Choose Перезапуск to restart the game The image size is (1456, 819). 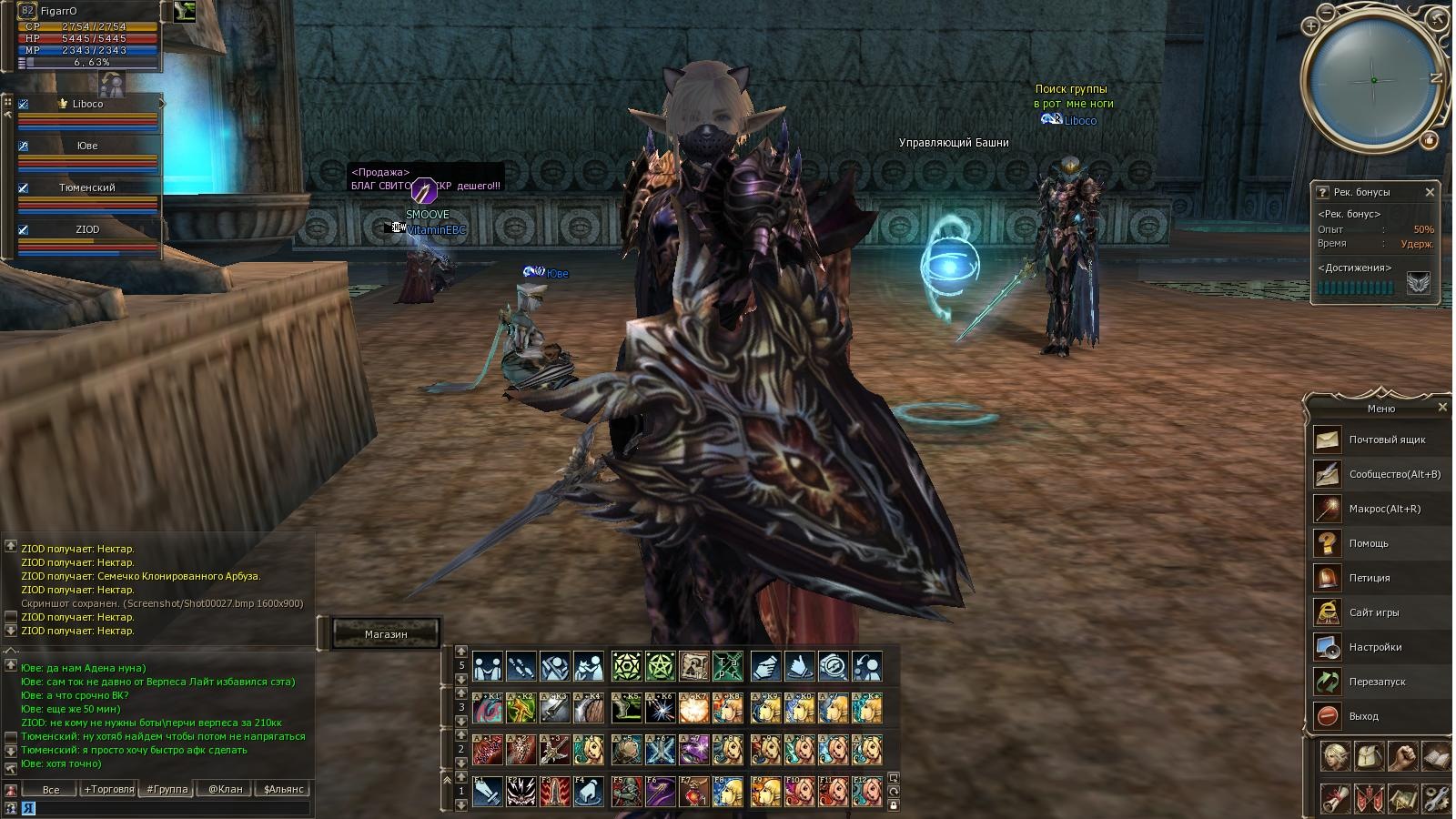1377,682
